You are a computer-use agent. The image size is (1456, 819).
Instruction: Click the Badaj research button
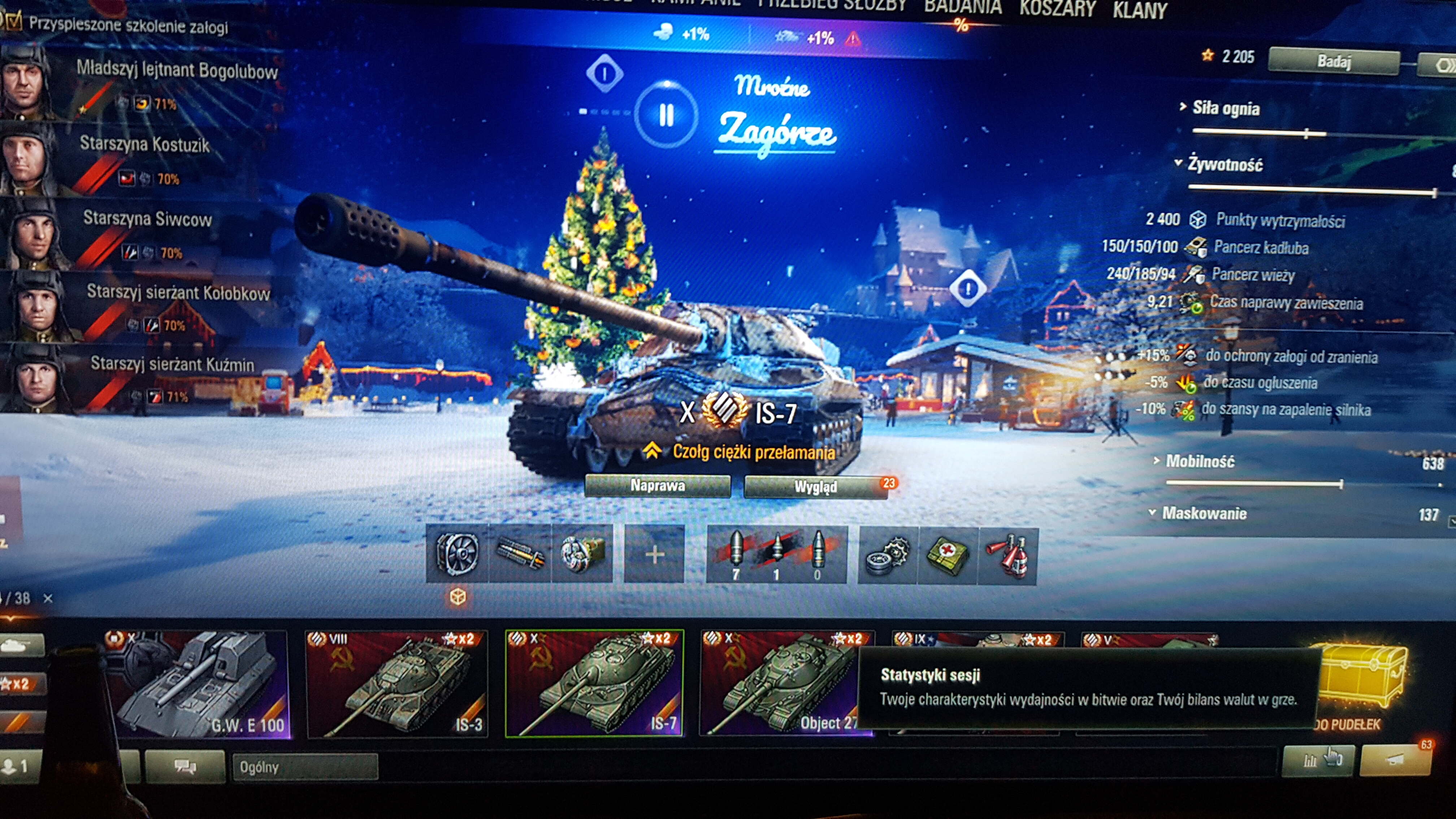1333,61
